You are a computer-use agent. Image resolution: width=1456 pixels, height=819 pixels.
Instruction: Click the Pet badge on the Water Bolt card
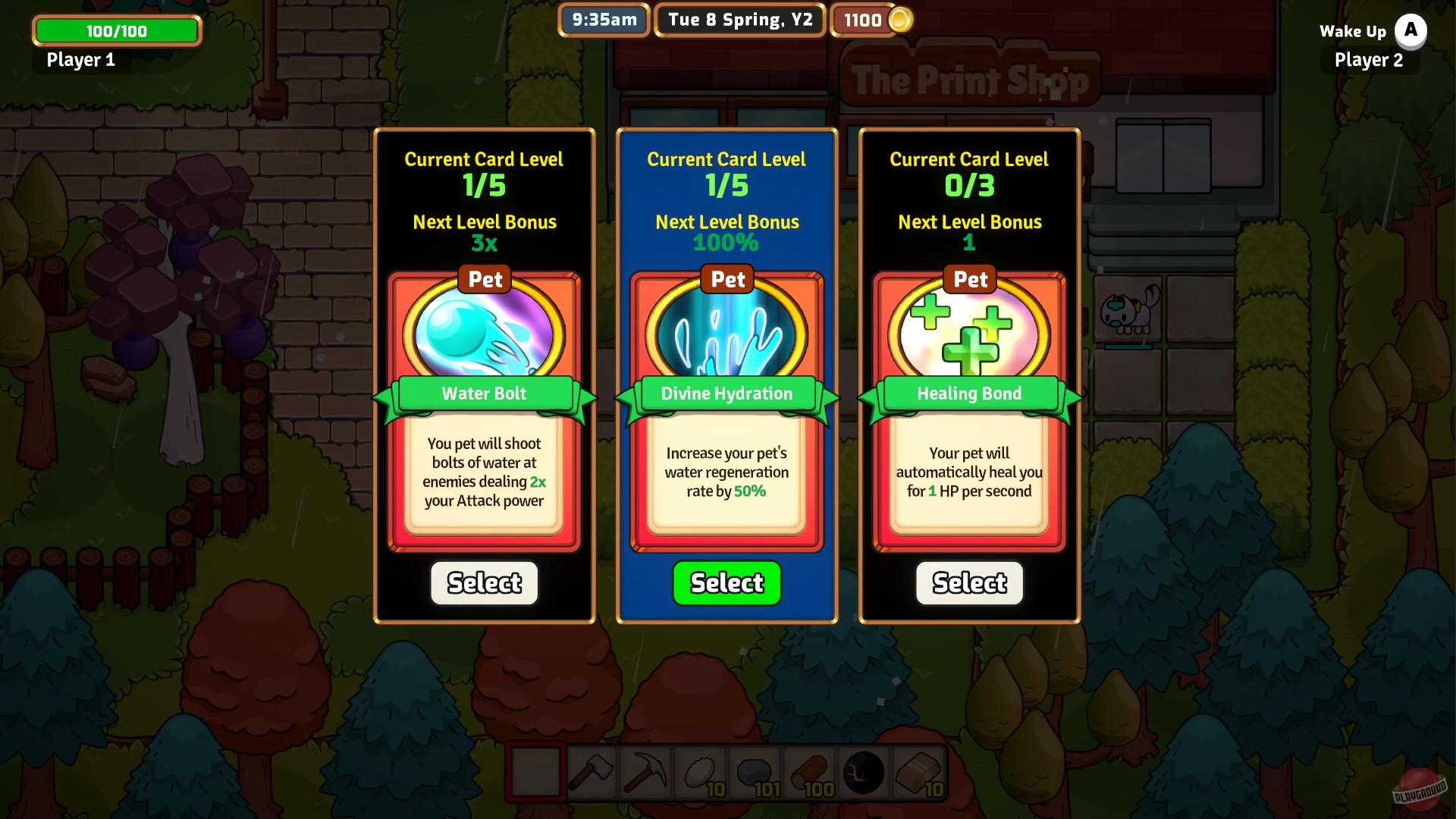(484, 279)
